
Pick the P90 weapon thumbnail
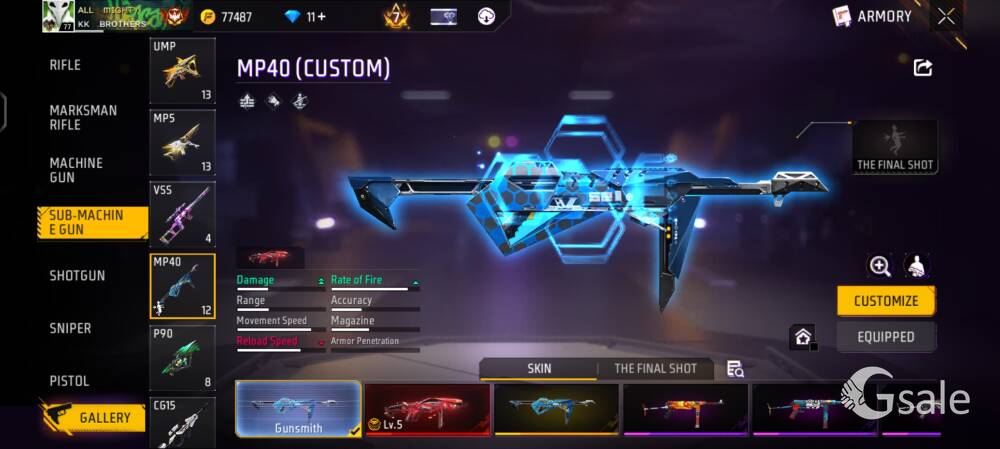point(182,357)
